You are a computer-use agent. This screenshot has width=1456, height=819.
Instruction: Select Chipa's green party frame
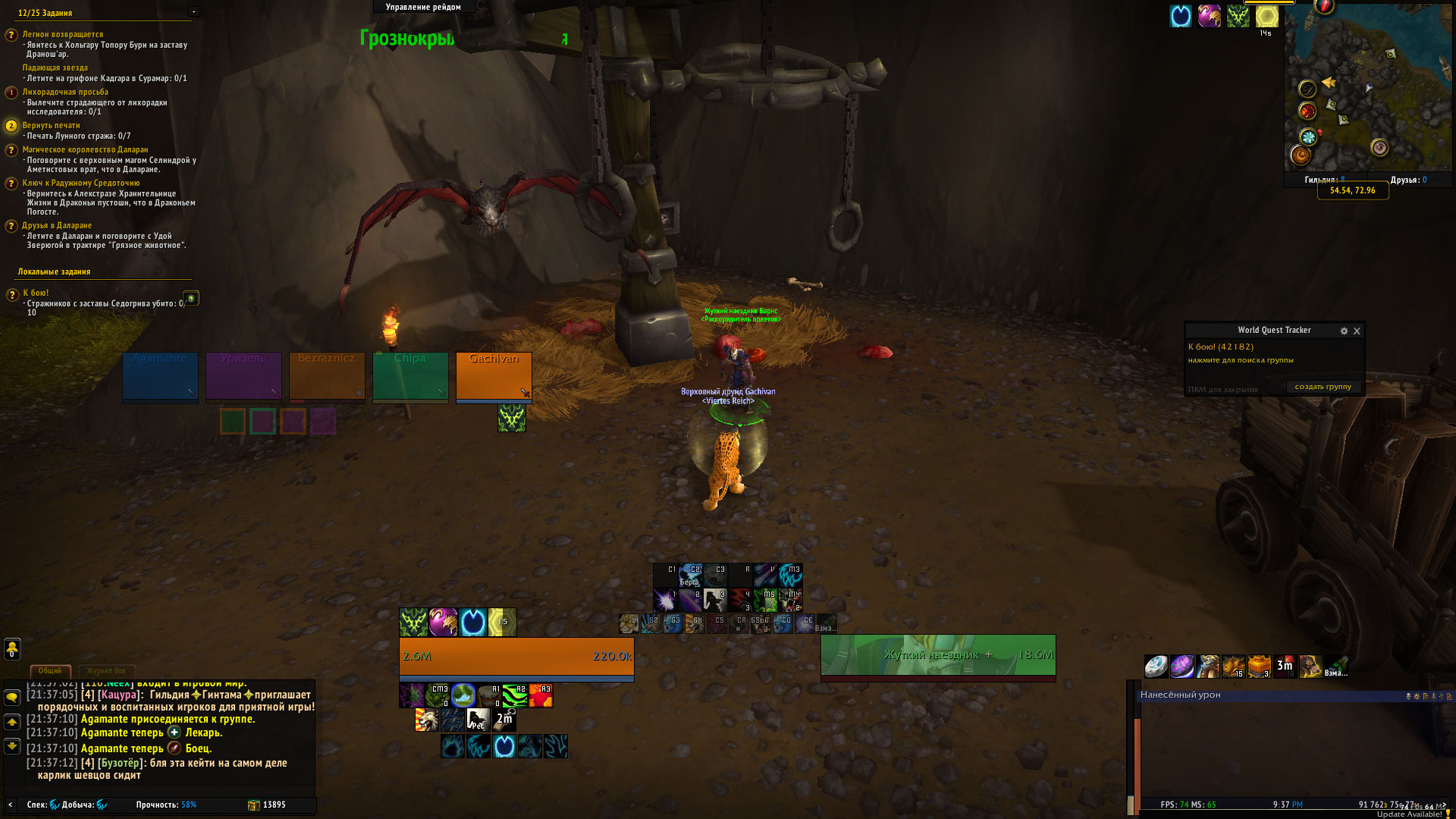point(410,375)
